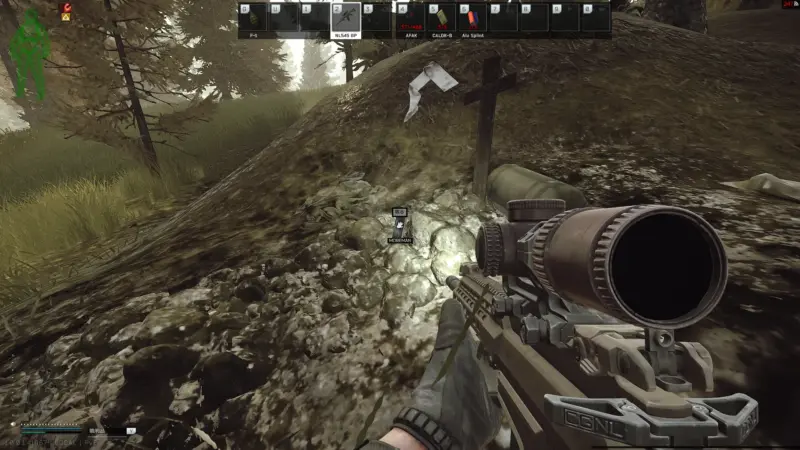The height and width of the screenshot is (450, 800).
Task: Click the yellow warning triangle status icon
Action: pos(66,17)
